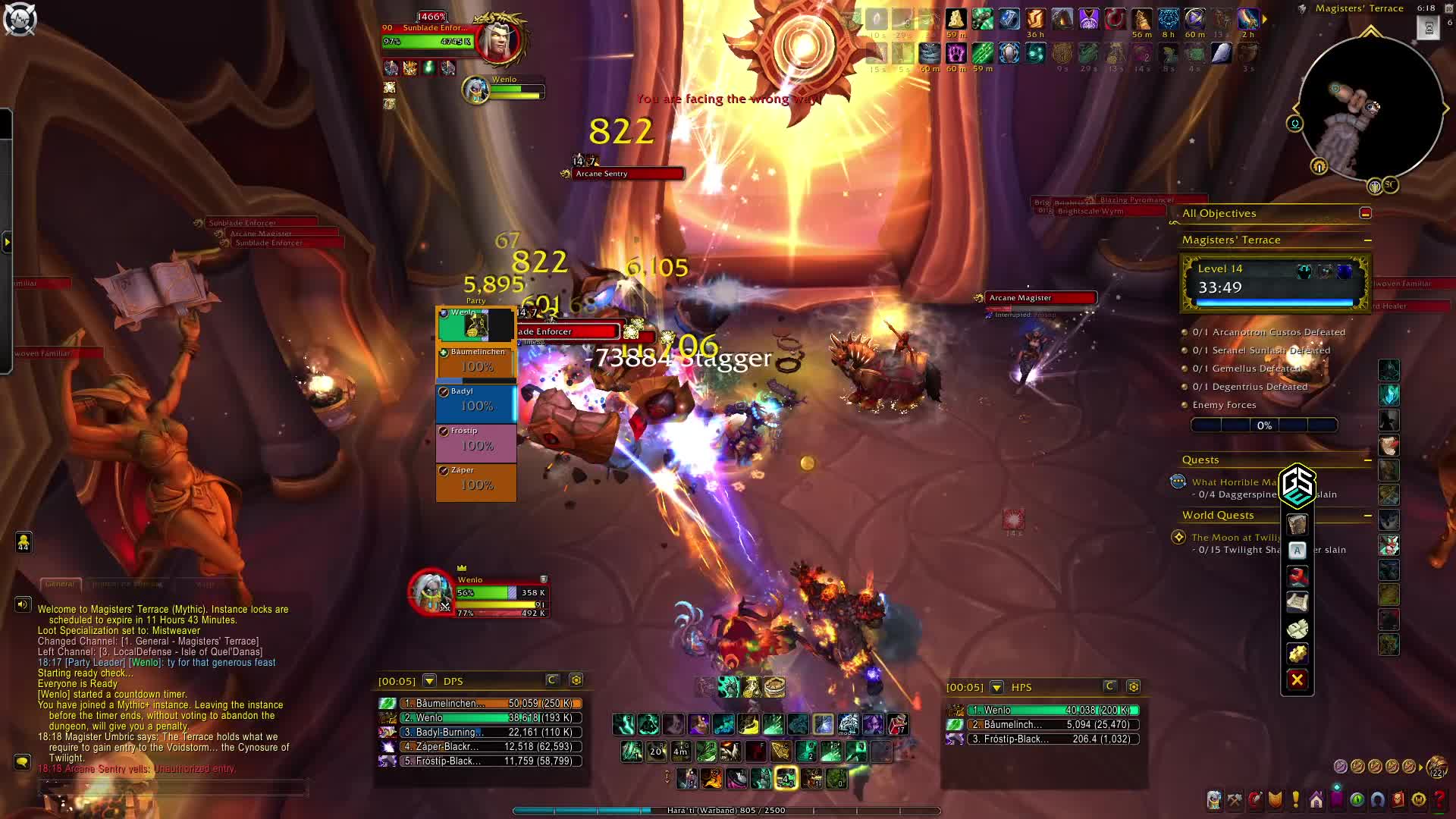1456x819 pixels.
Task: Open the DPS meter dropdown arrow
Action: click(429, 681)
